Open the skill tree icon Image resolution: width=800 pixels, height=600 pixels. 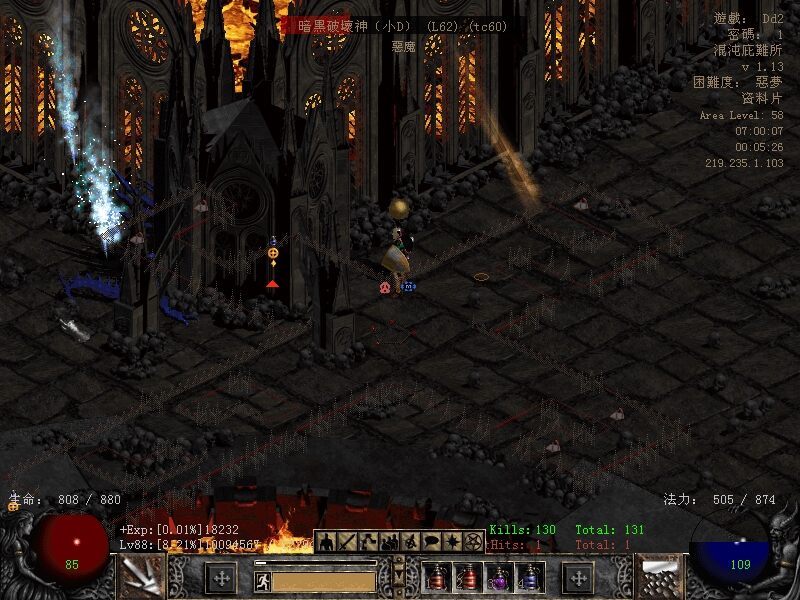click(368, 541)
